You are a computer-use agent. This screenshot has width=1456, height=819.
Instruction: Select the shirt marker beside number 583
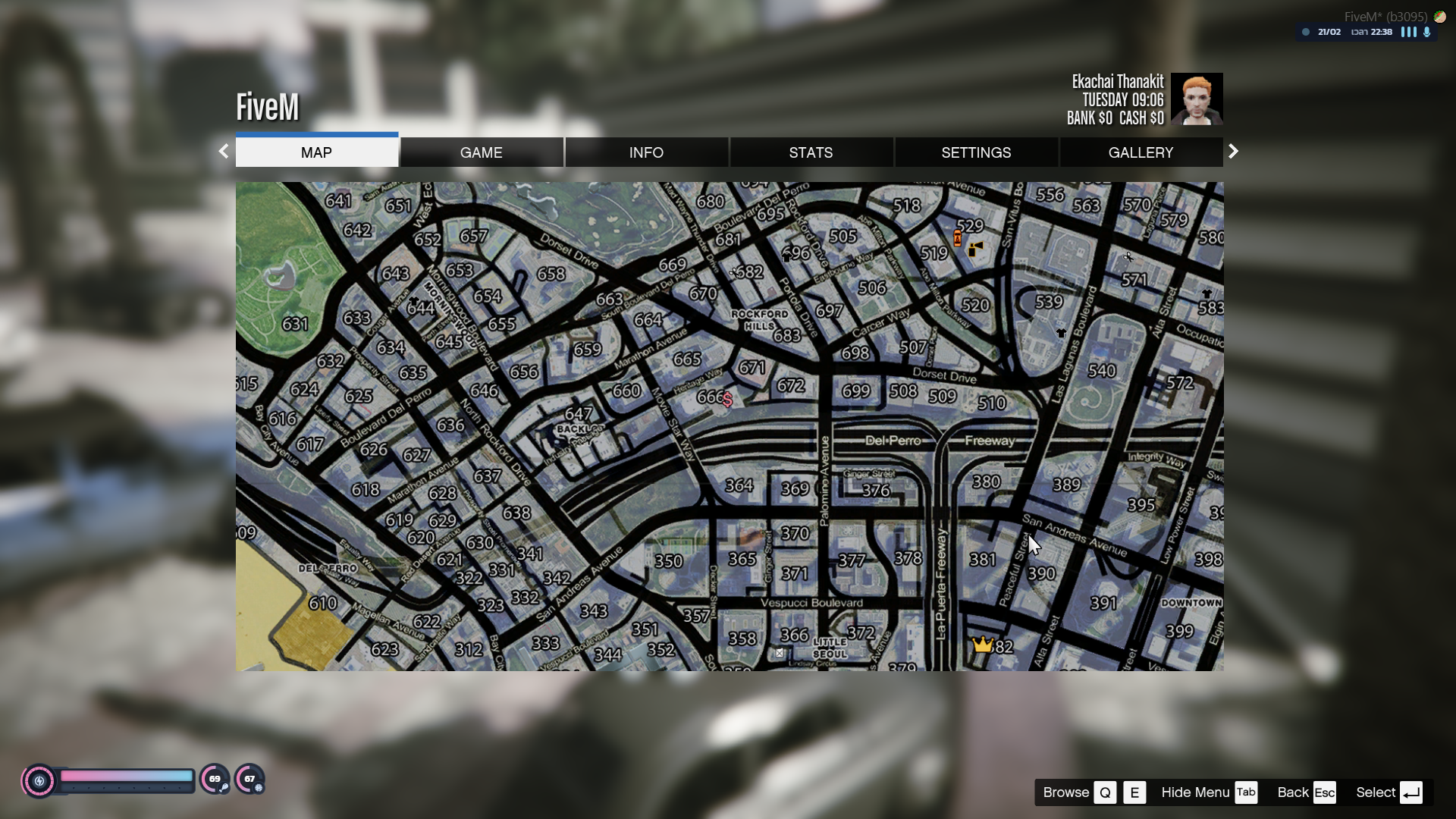point(1207,293)
